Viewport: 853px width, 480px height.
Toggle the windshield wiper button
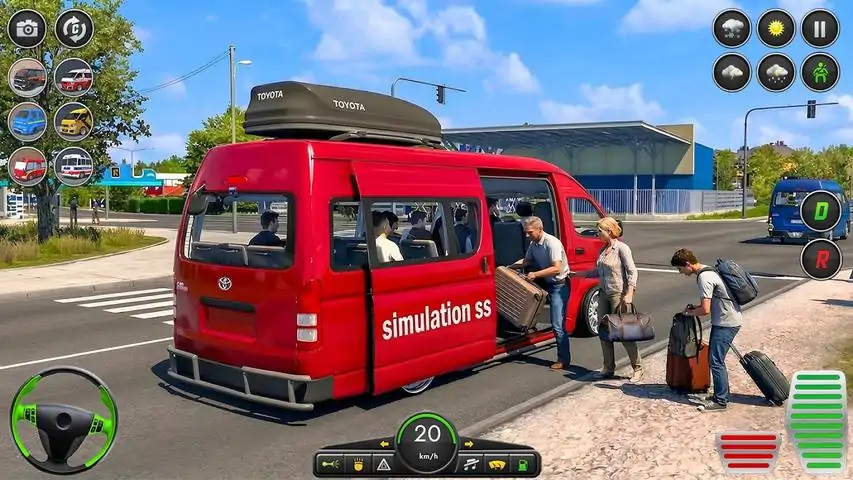pos(494,464)
